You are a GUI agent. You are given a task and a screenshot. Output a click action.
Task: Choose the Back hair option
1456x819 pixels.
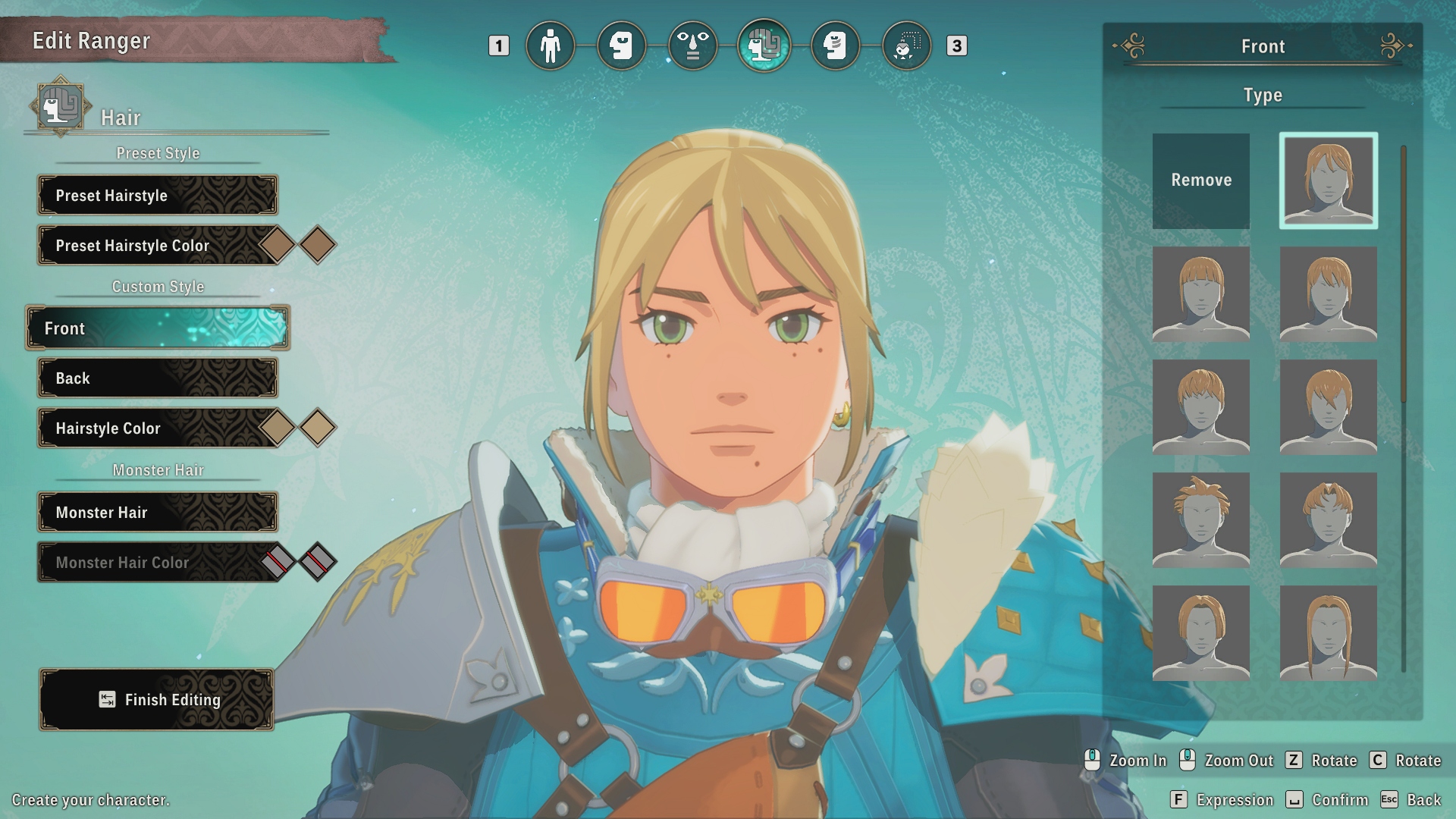158,378
